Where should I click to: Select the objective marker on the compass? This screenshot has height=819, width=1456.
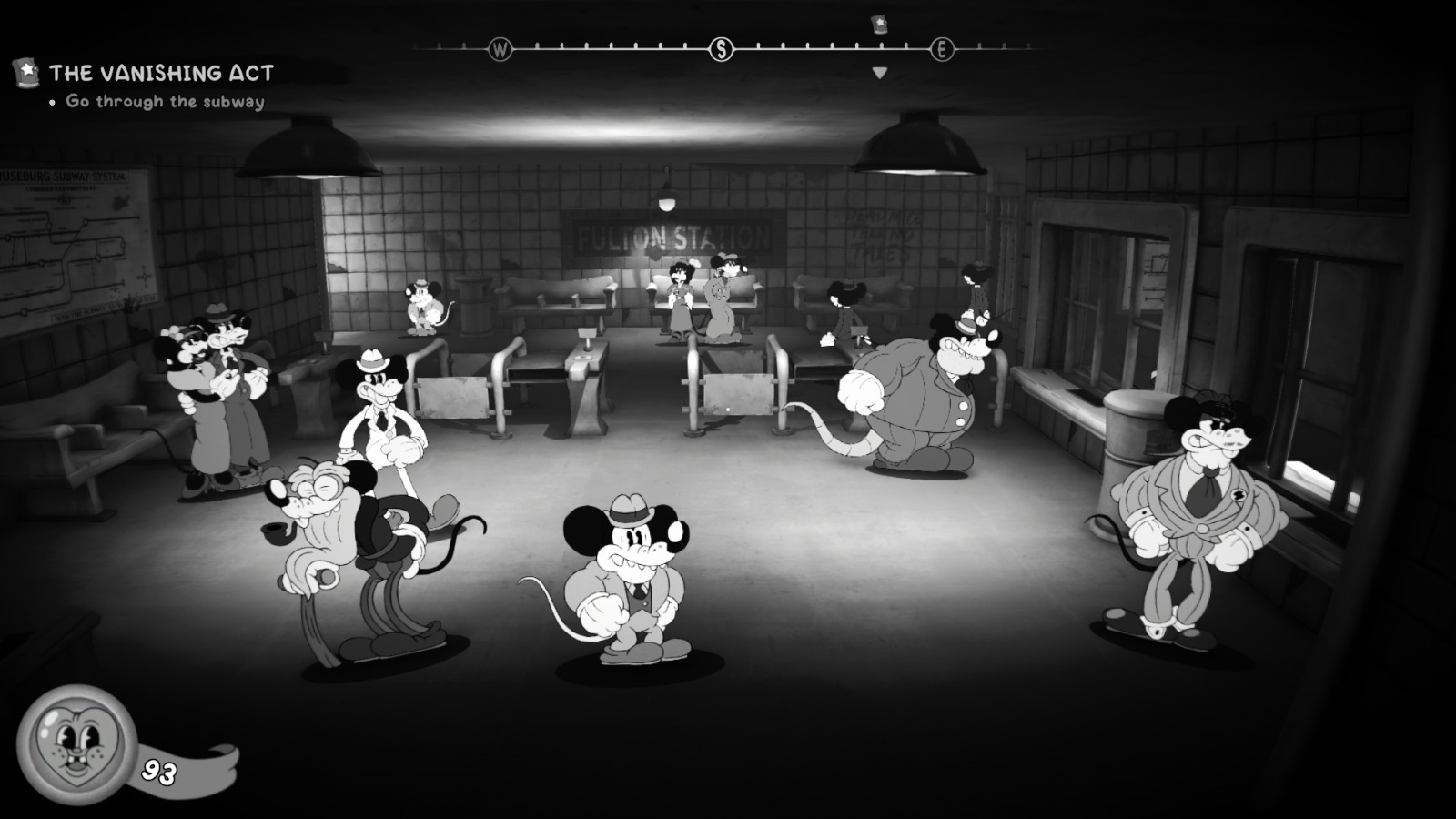[879, 25]
